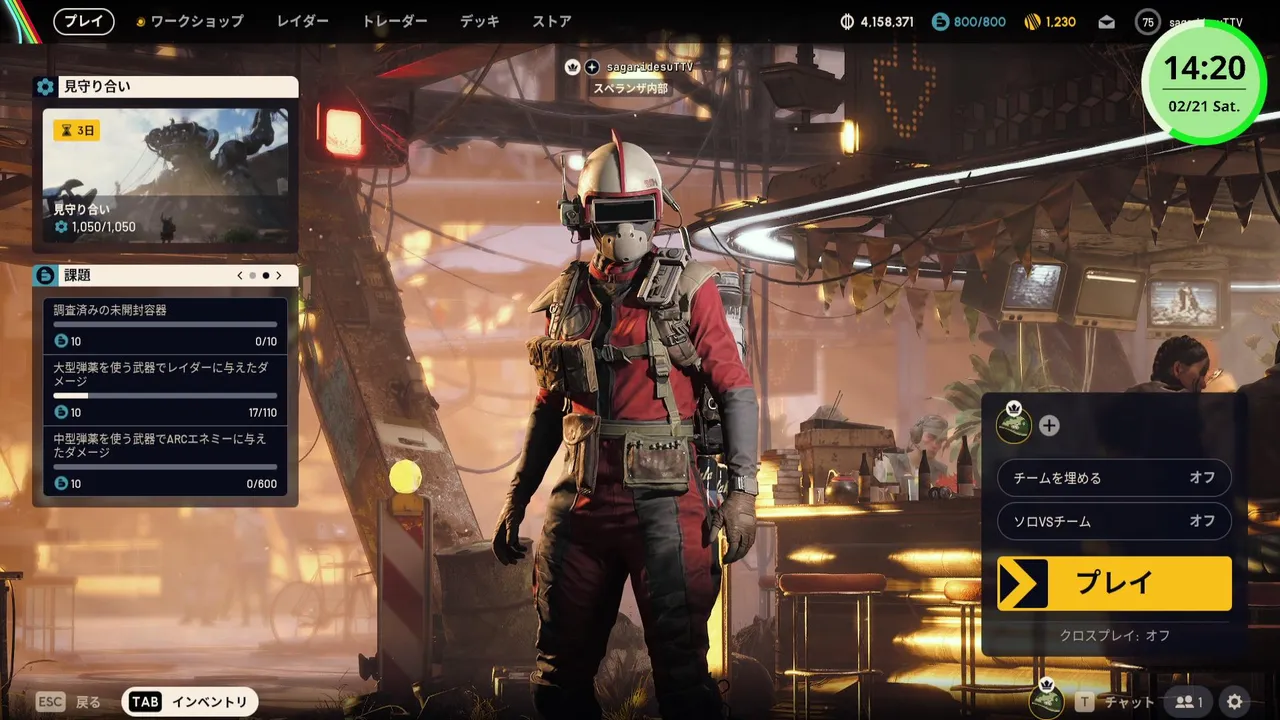Select the 大型弾薬 raider damage challenge

pos(165,389)
